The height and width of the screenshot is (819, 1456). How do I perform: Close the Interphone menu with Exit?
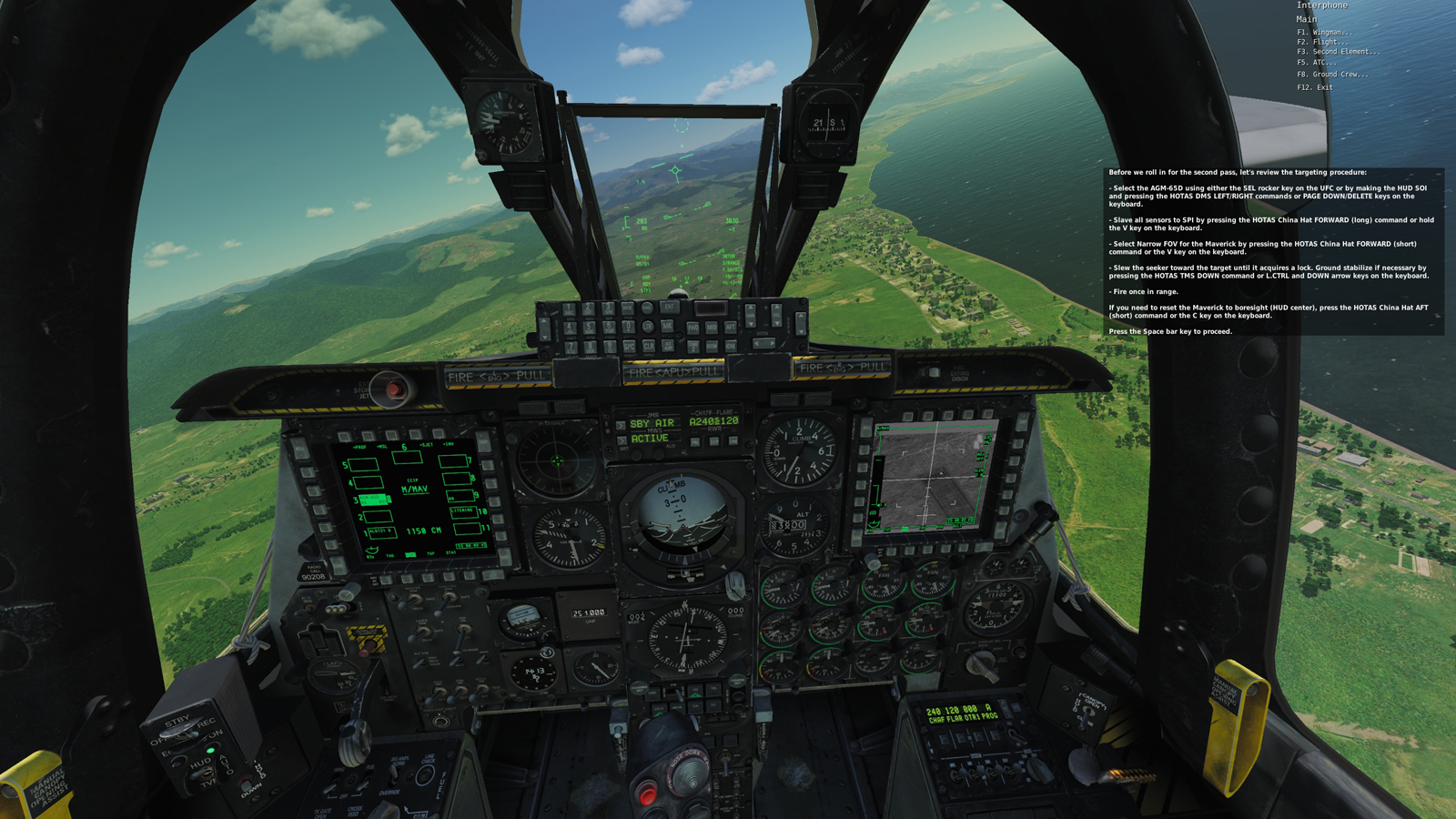coord(1314,87)
